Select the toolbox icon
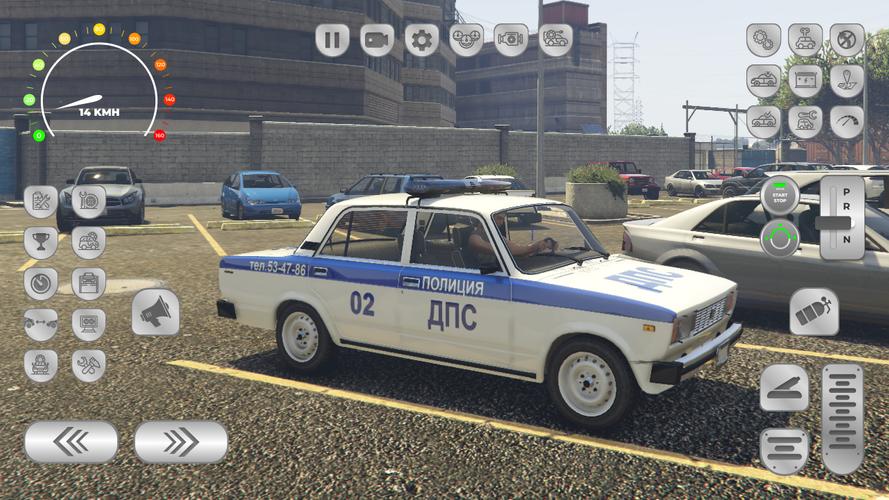Viewport: 889px width, 500px height. 89,283
